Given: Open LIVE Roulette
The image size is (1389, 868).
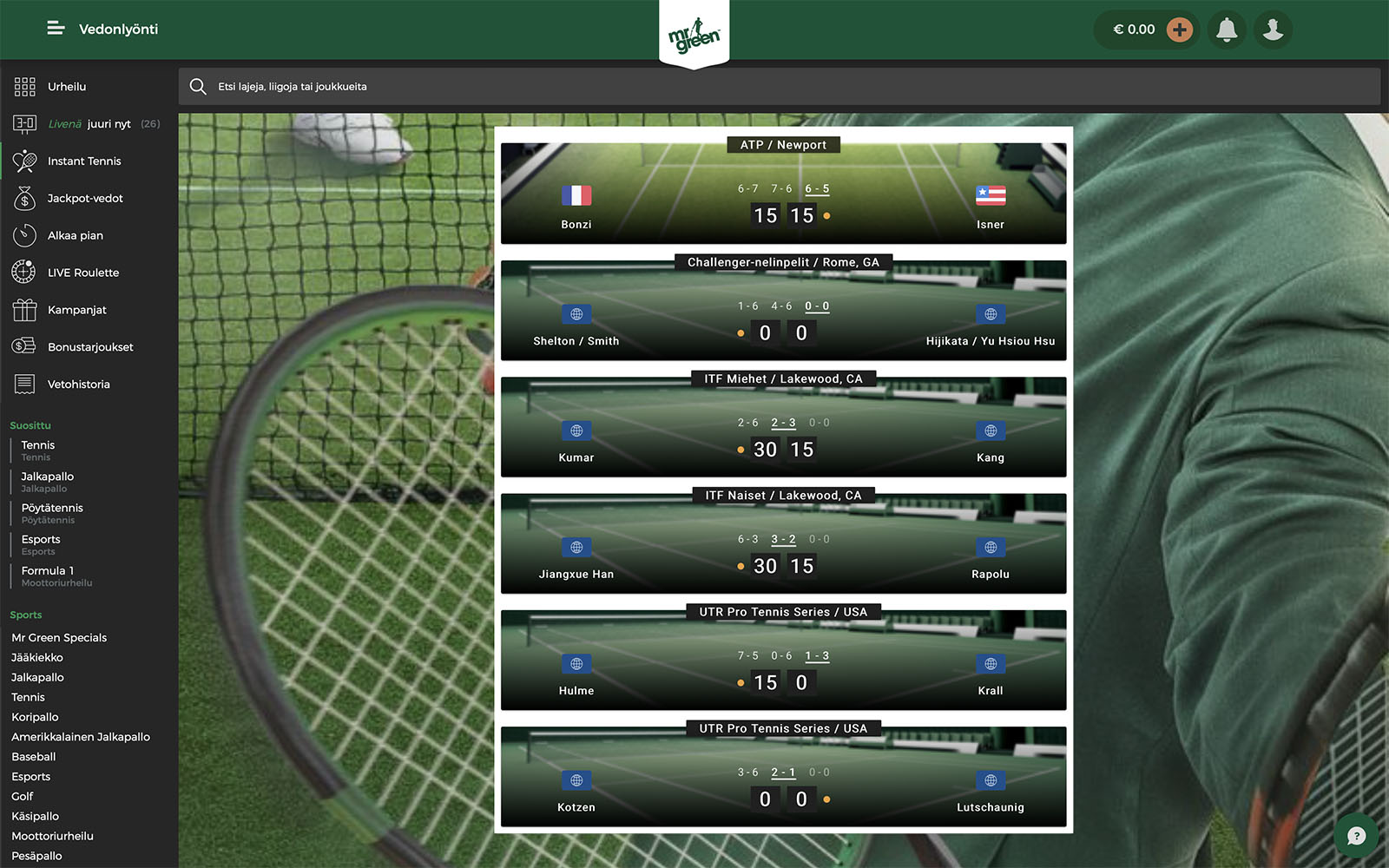Looking at the screenshot, I should tap(83, 273).
